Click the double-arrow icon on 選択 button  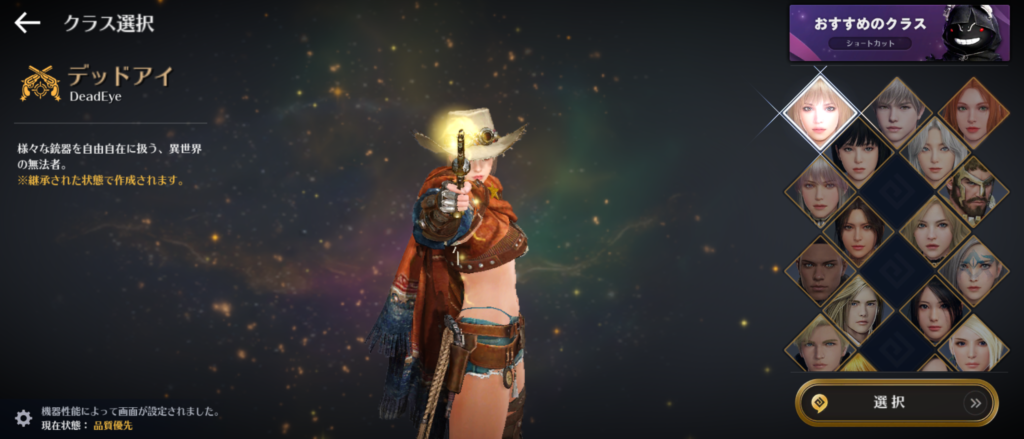[974, 403]
